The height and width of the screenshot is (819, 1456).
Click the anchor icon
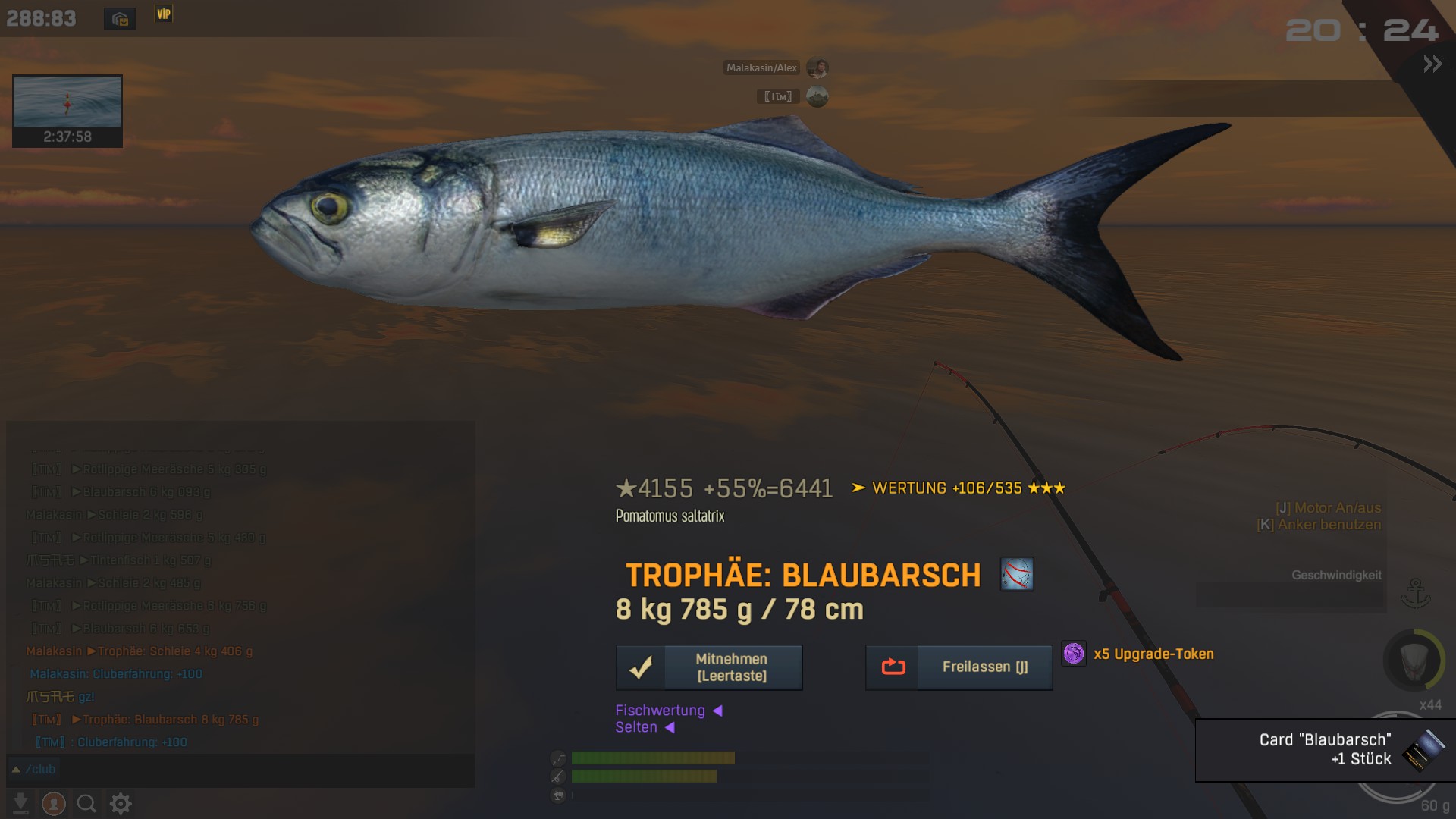(1415, 593)
